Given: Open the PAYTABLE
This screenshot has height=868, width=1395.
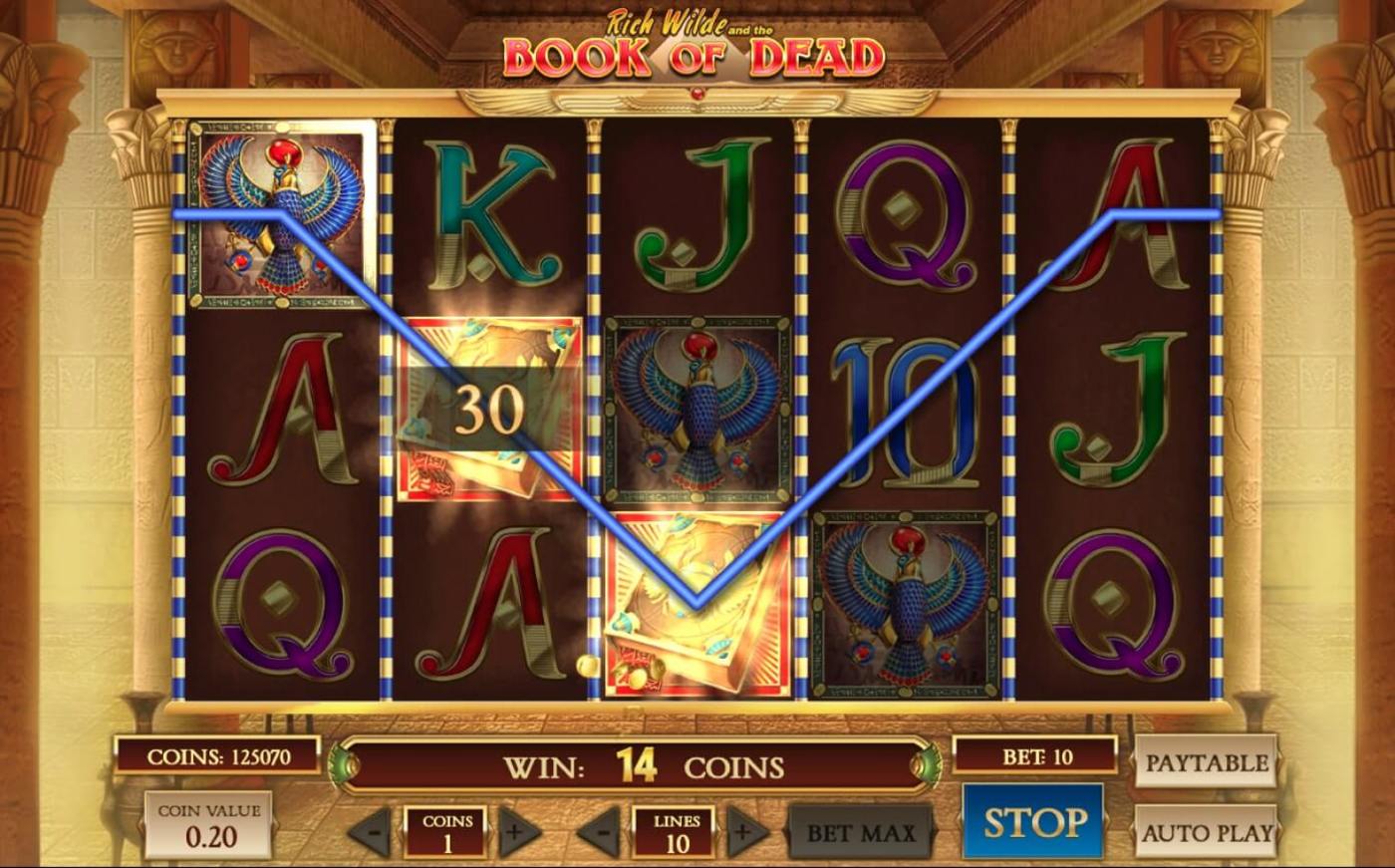Looking at the screenshot, I should coord(1206,763).
